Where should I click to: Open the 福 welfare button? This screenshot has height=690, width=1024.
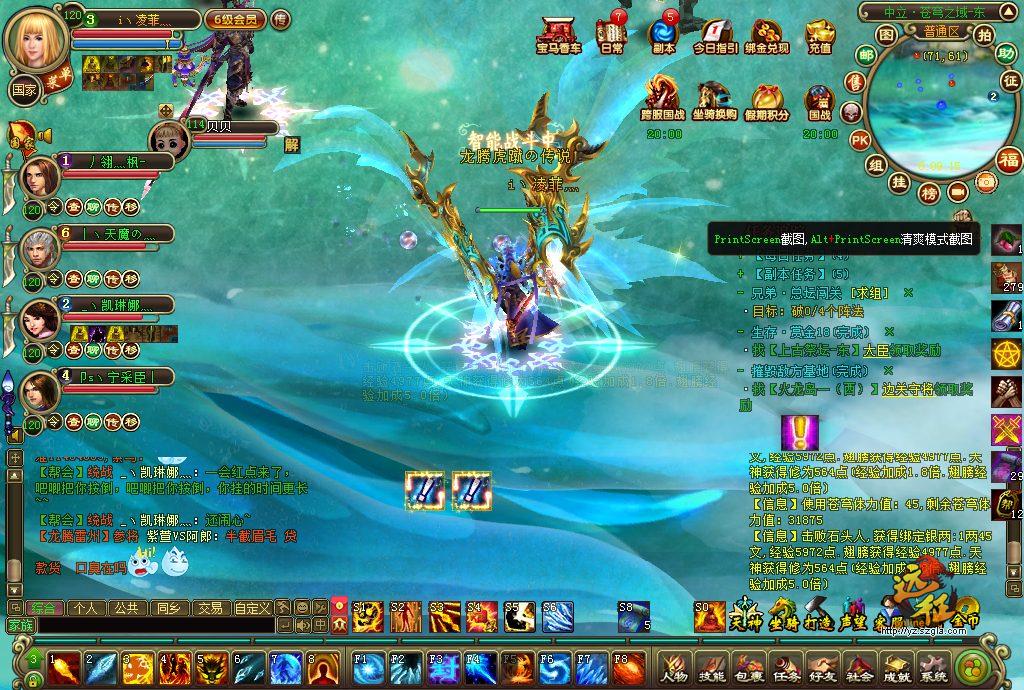point(1008,160)
